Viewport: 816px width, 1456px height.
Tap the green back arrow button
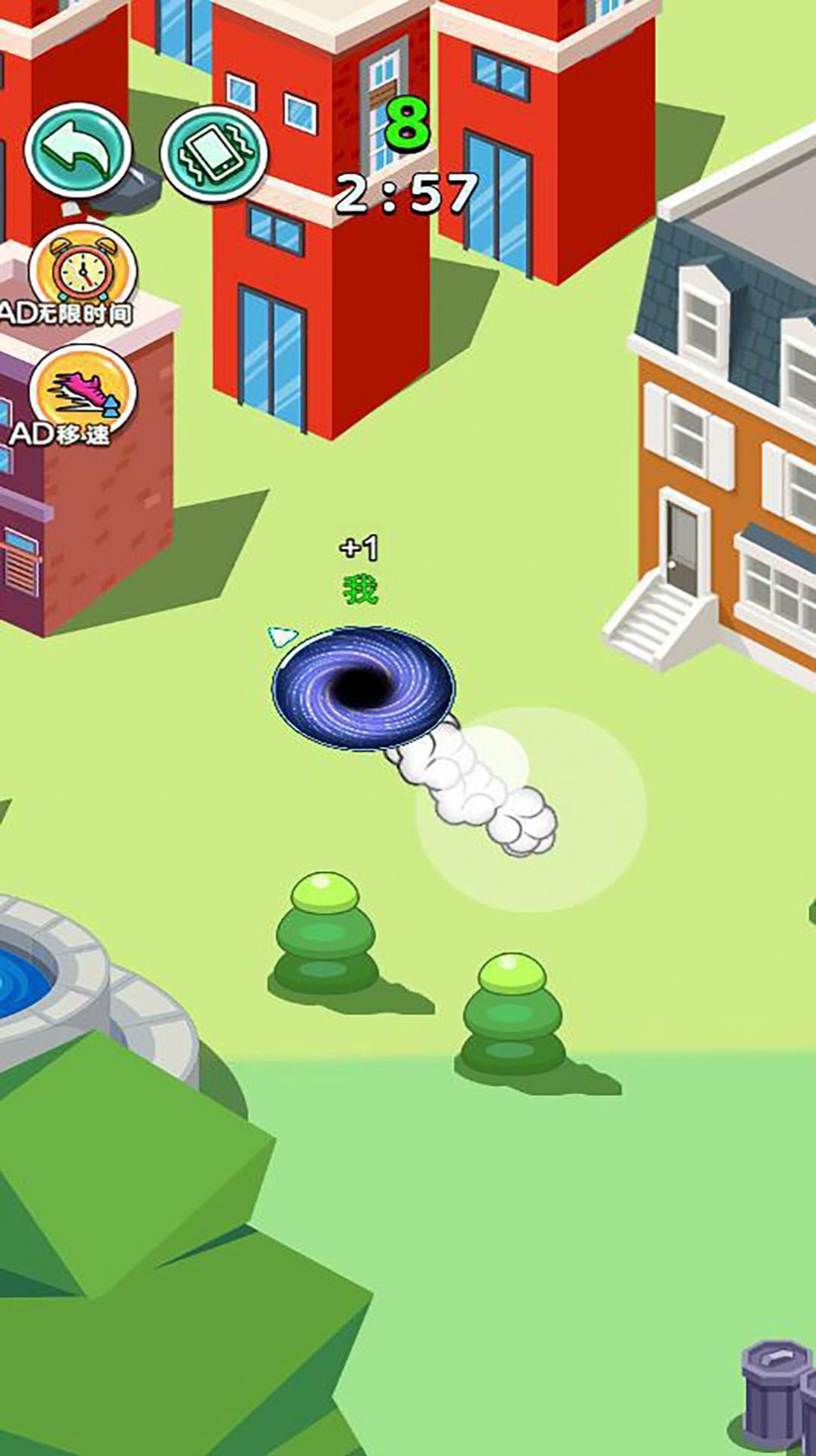pos(77,150)
